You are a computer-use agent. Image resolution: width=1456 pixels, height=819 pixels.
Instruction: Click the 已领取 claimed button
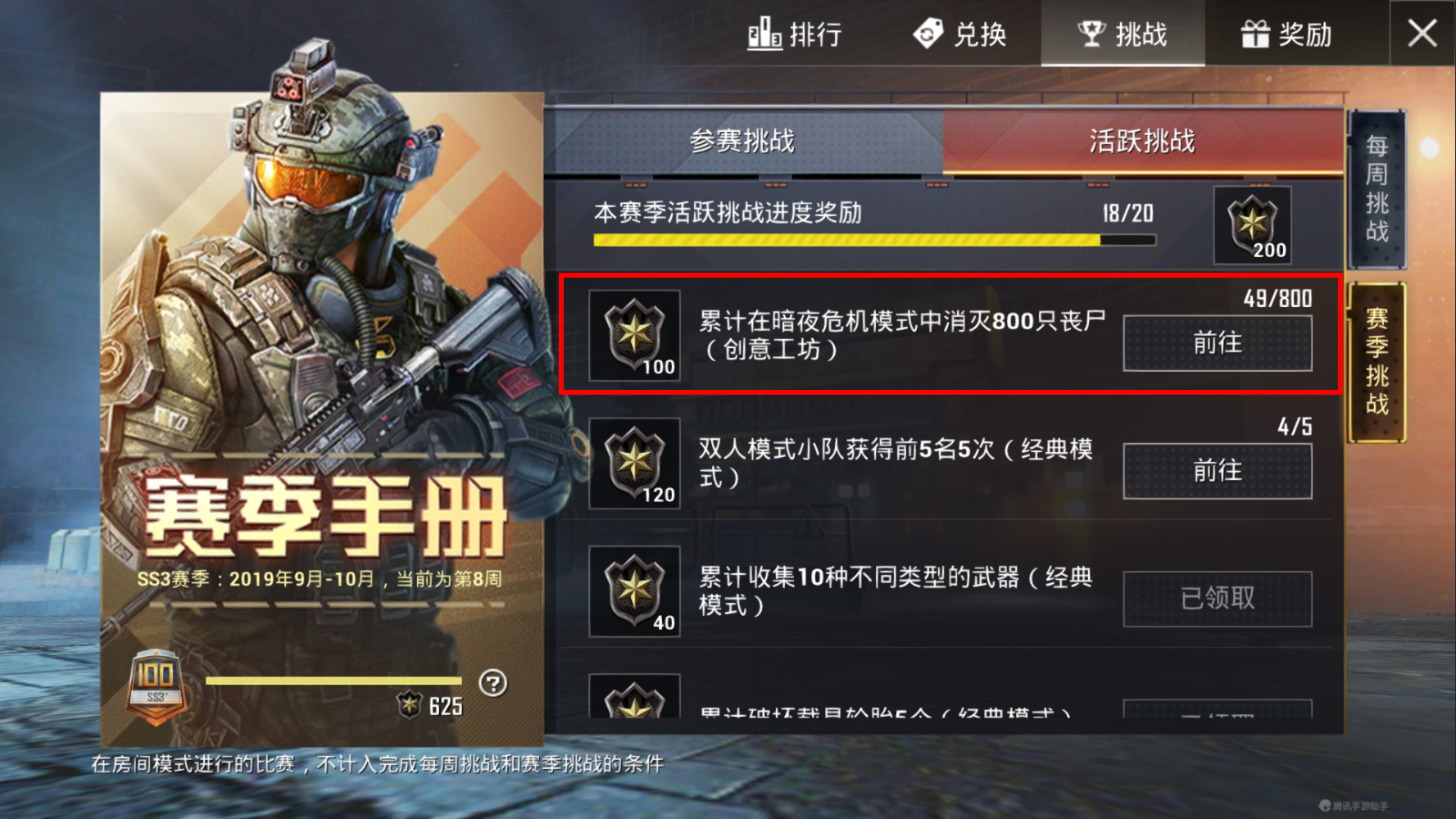pyautogui.click(x=1218, y=599)
